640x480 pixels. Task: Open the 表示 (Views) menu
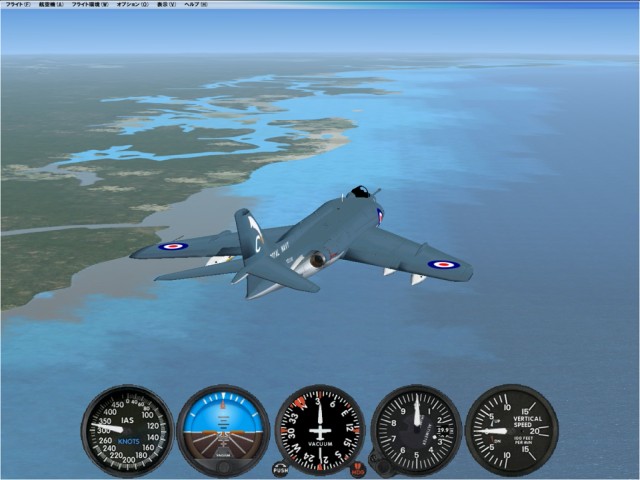point(167,5)
